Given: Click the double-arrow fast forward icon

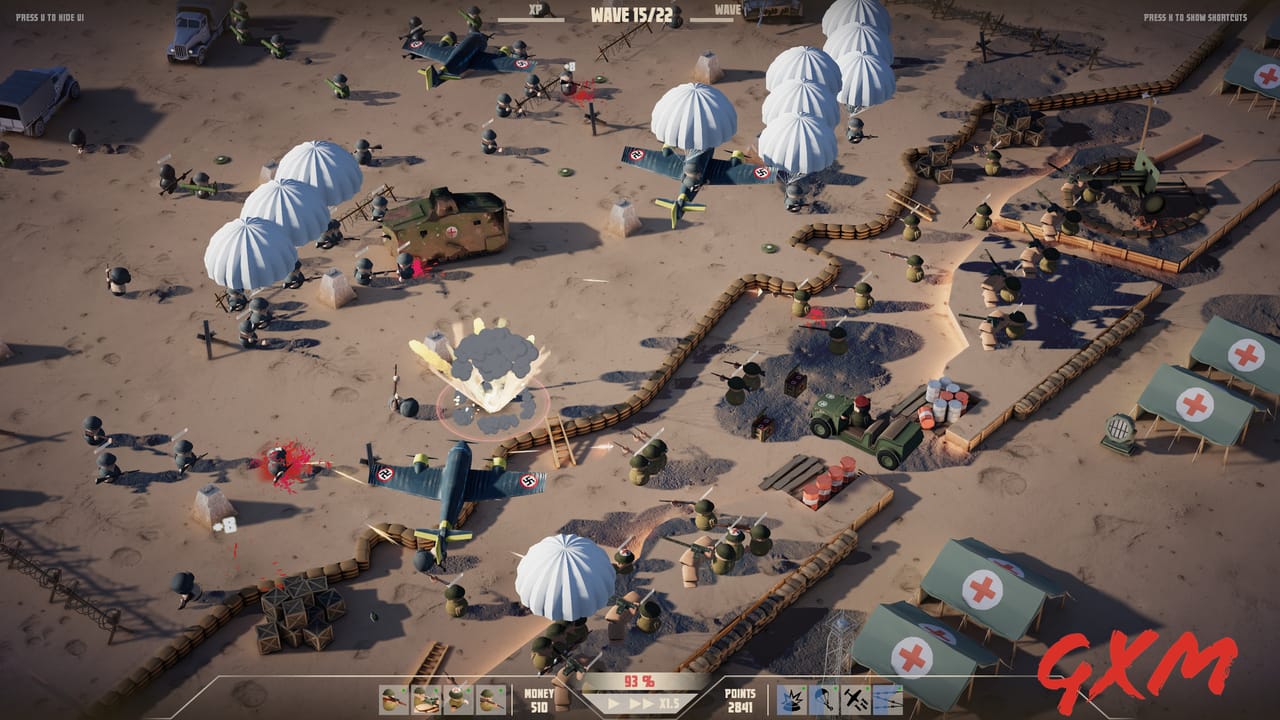Looking at the screenshot, I should click(640, 701).
